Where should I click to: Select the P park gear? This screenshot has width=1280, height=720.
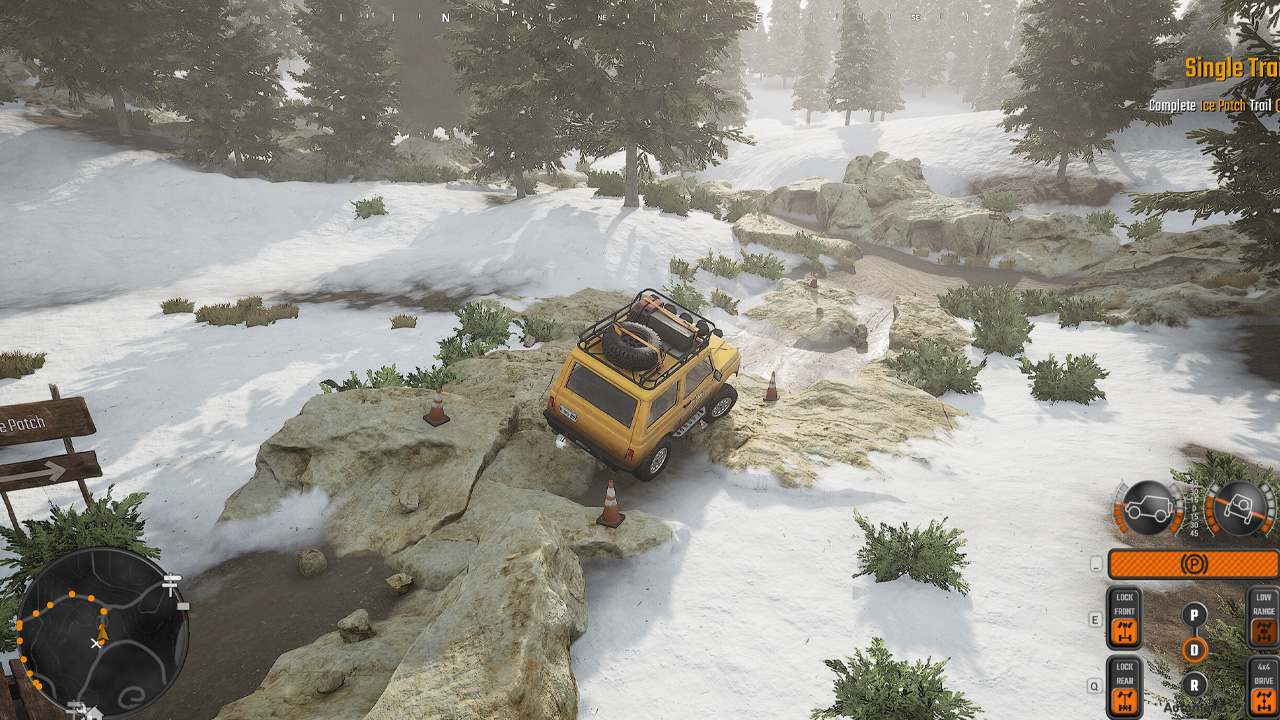(x=1193, y=613)
